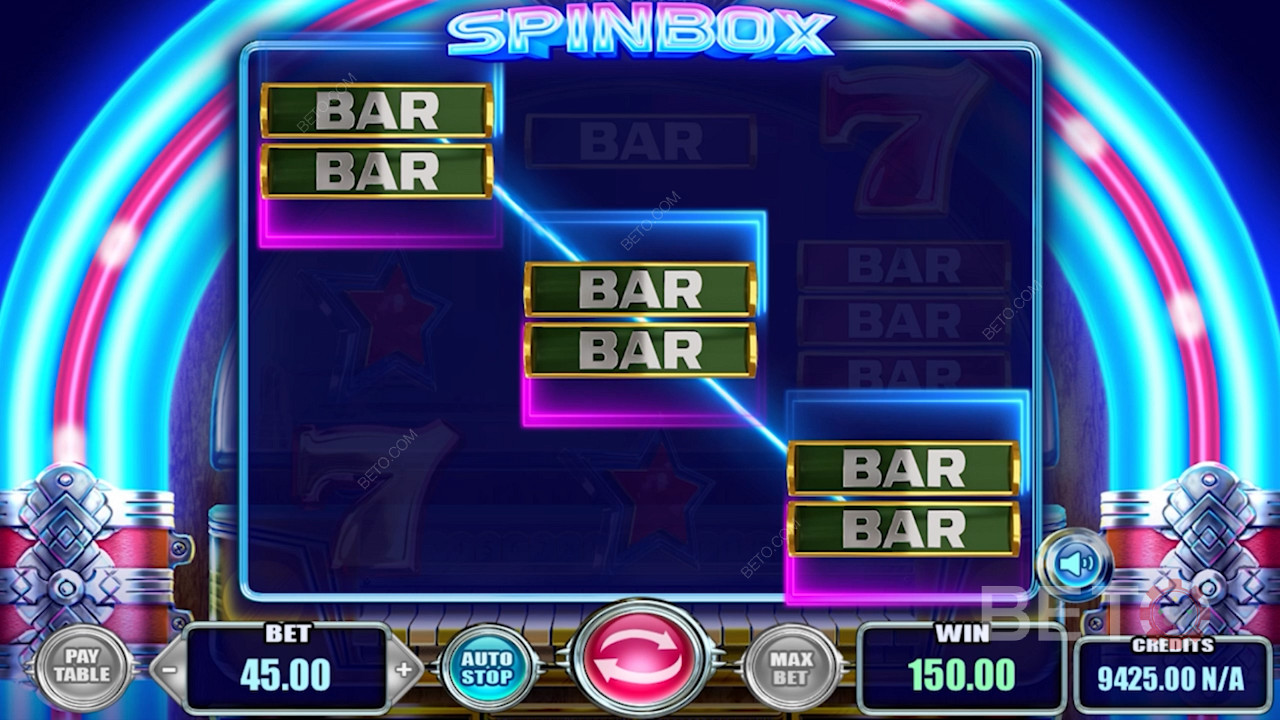The width and height of the screenshot is (1280, 720).
Task: Adjust stake by clicking the bet value 45.00
Action: tap(287, 670)
